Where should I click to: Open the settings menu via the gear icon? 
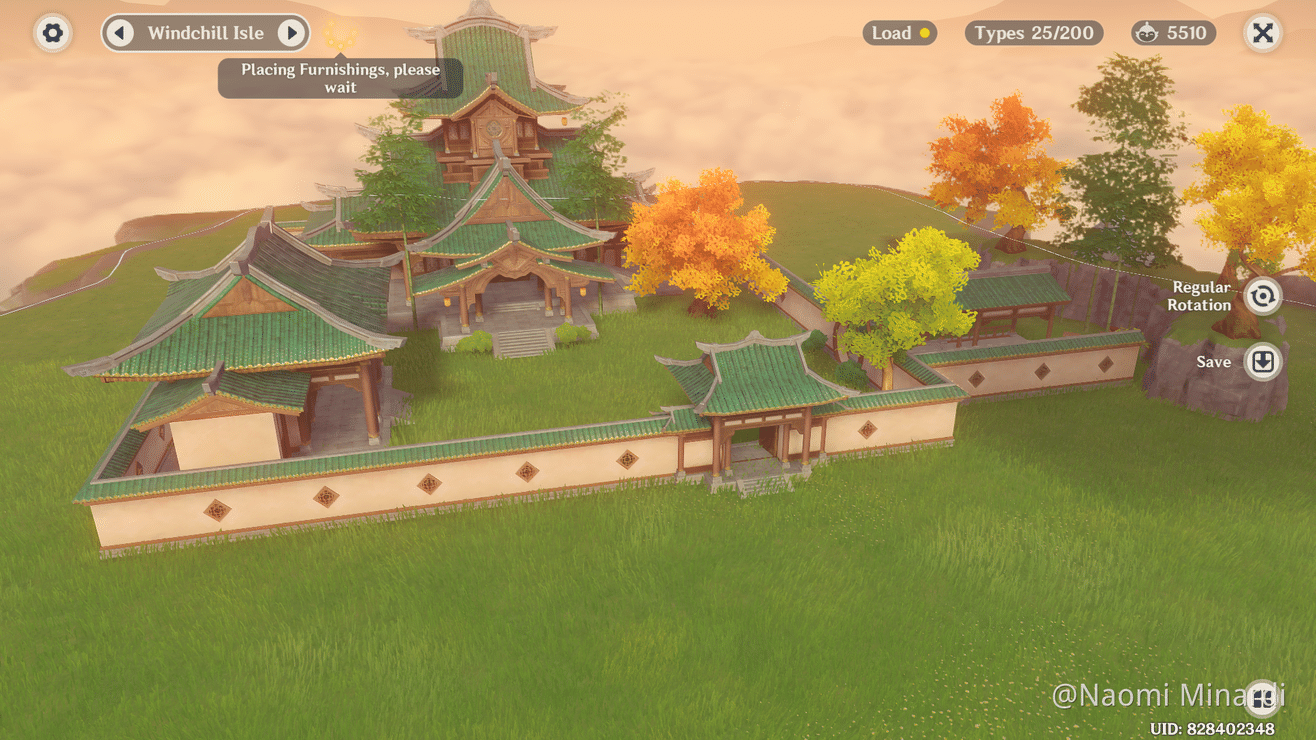53,33
